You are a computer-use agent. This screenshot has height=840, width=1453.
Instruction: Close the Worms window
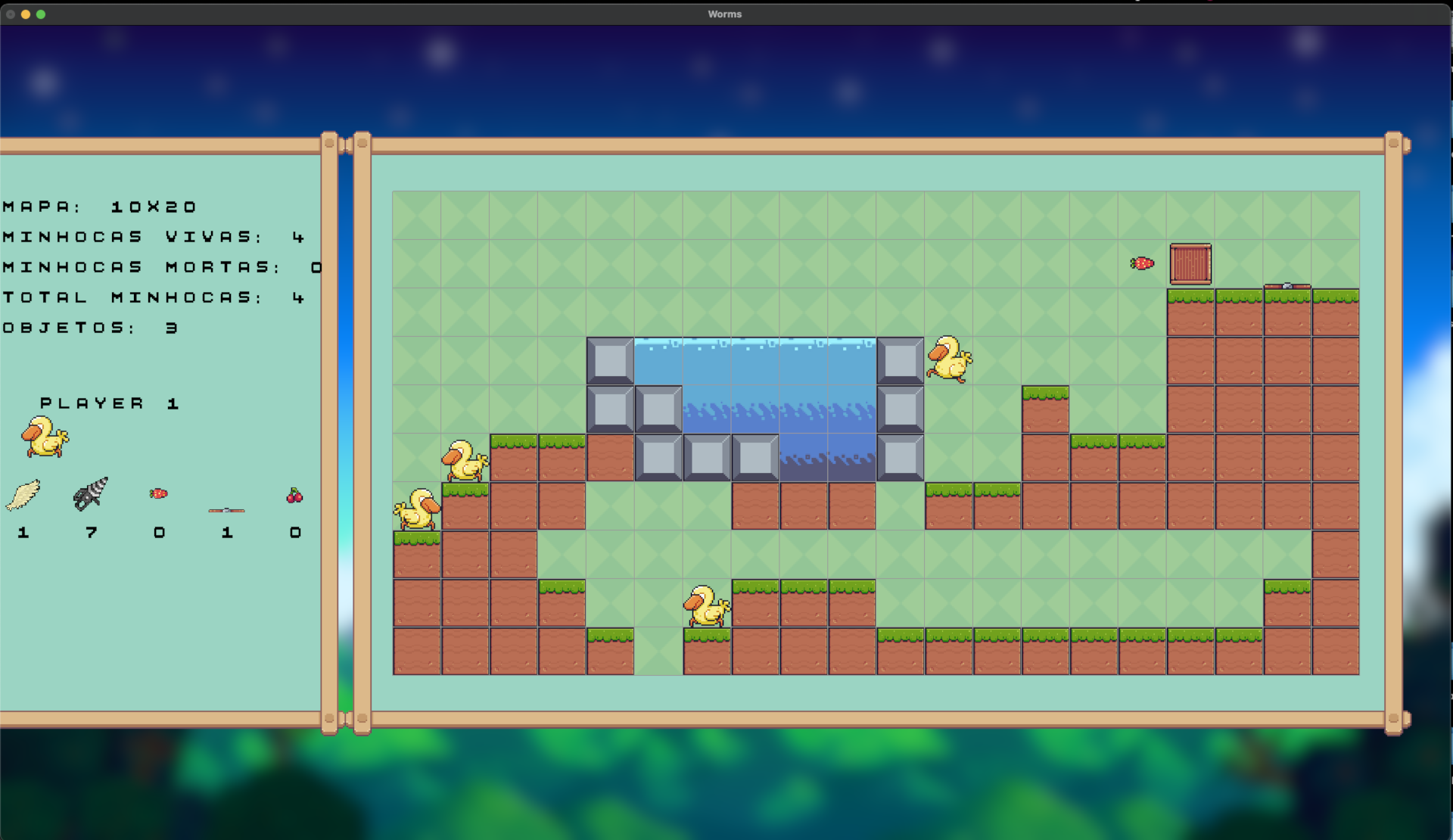pyautogui.click(x=11, y=14)
